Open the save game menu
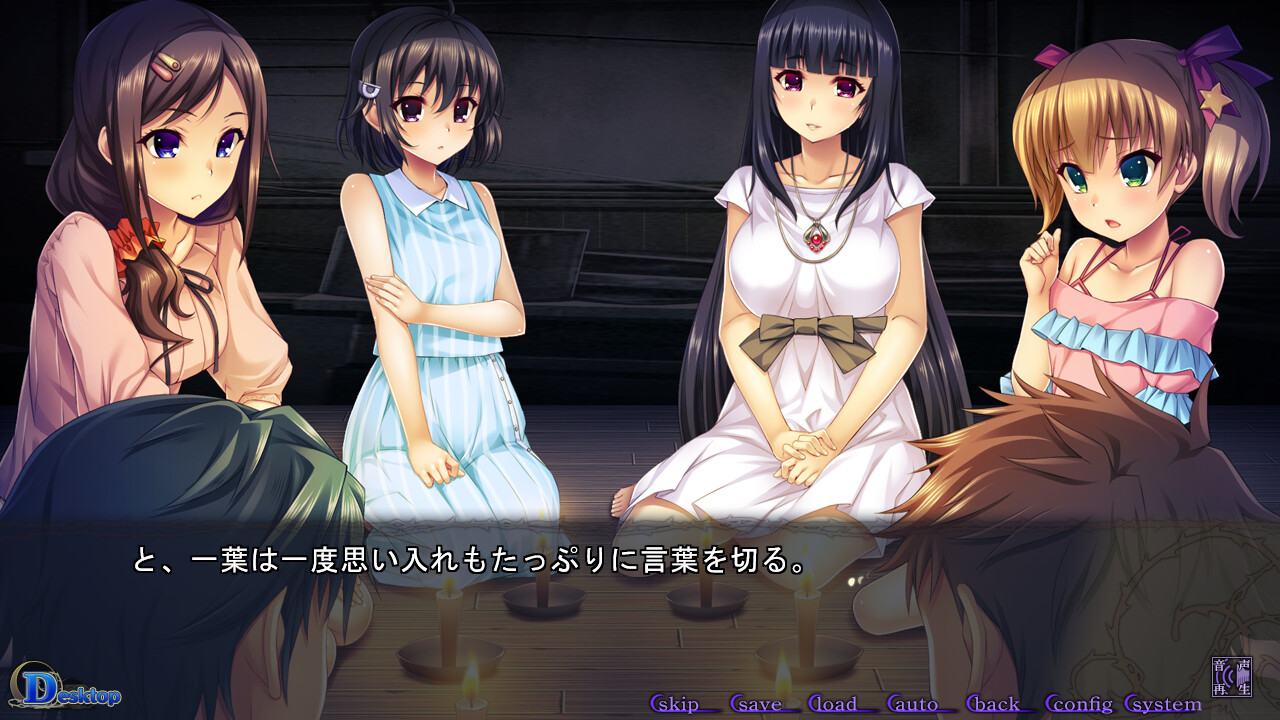Viewport: 1280px width, 720px height. (x=763, y=704)
